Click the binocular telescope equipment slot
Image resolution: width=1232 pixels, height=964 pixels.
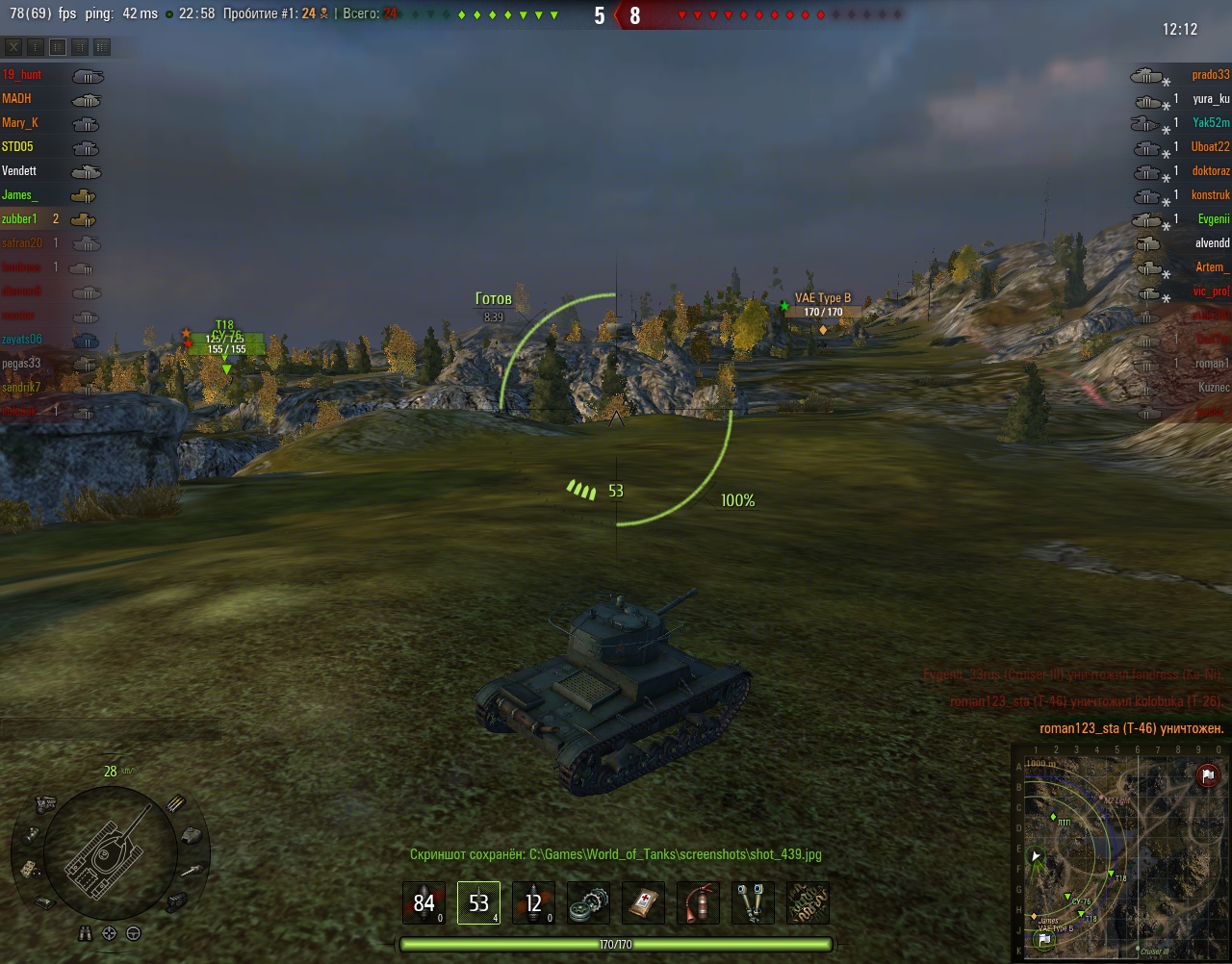tap(753, 903)
